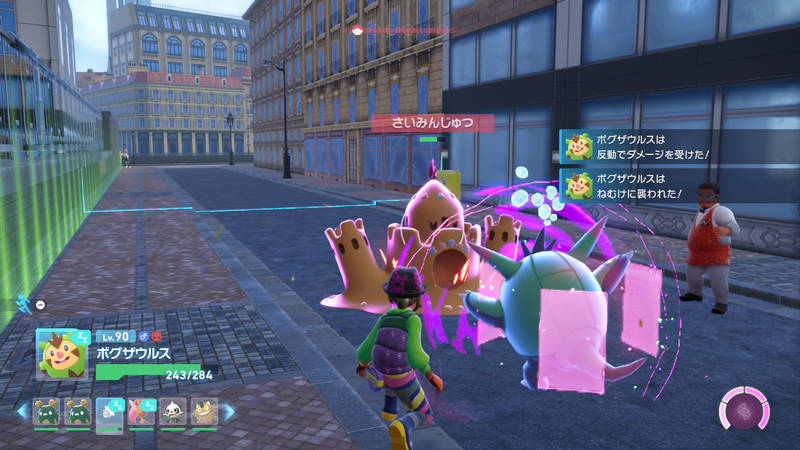Select the Pancham party slot
Screen dimensions: 800x450
click(173, 411)
